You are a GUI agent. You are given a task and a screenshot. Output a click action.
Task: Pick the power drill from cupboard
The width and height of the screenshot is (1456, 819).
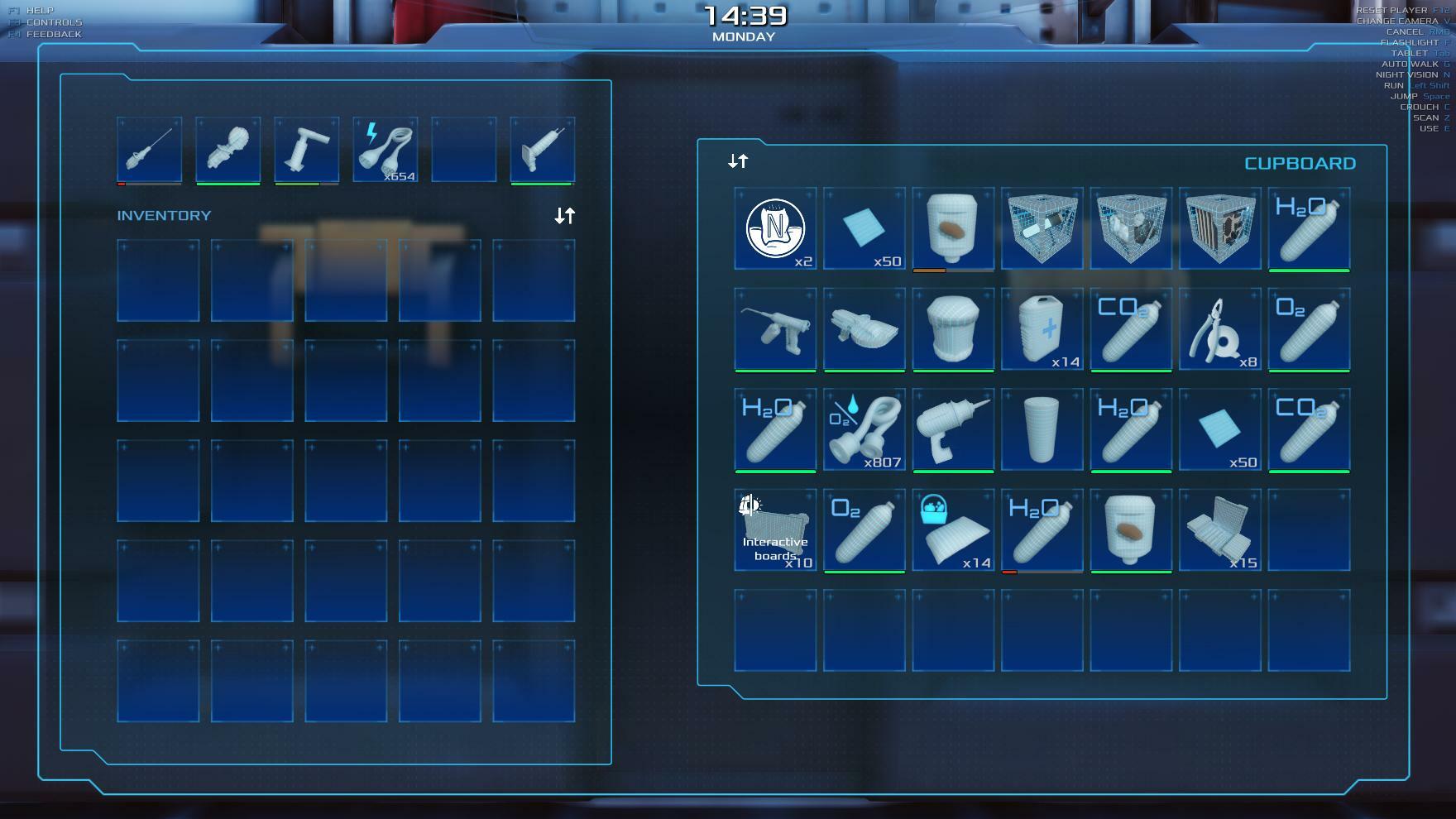(x=953, y=429)
